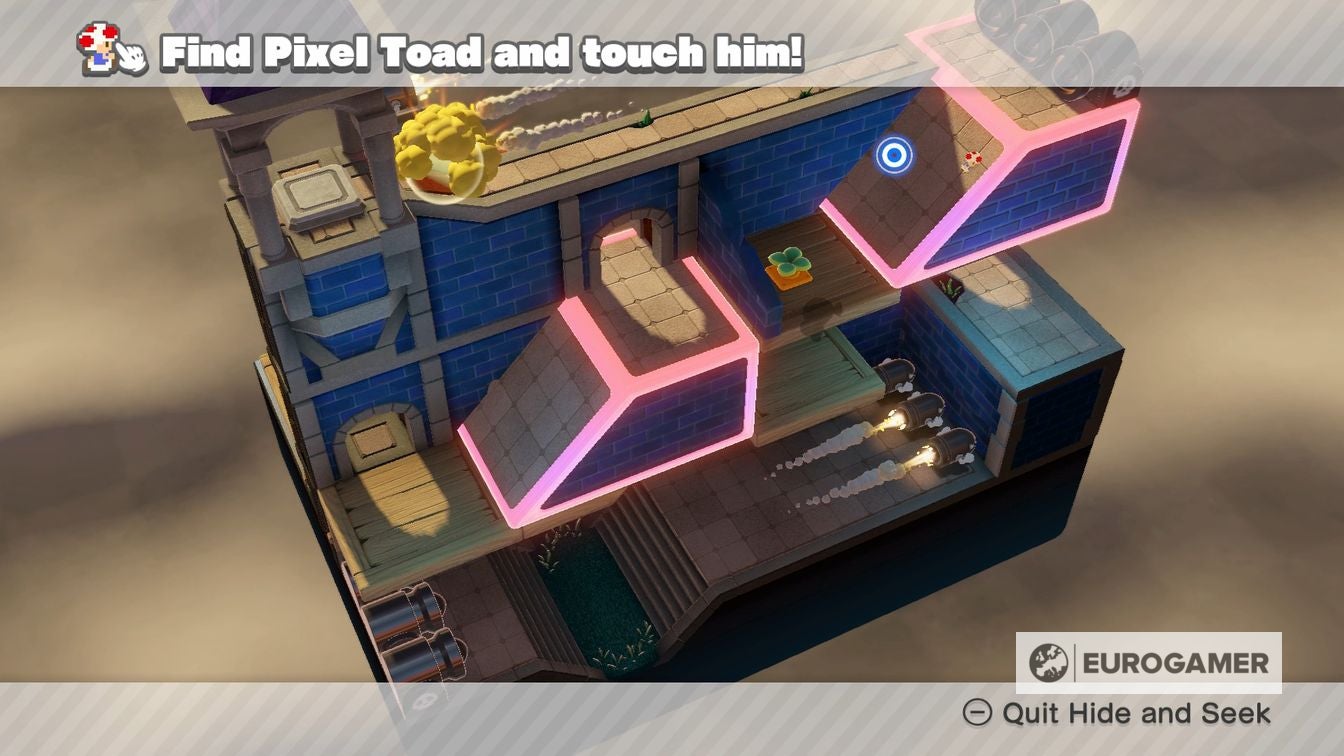Tap the pointing hand cursor icon
This screenshot has width=1344, height=756.
click(x=133, y=57)
